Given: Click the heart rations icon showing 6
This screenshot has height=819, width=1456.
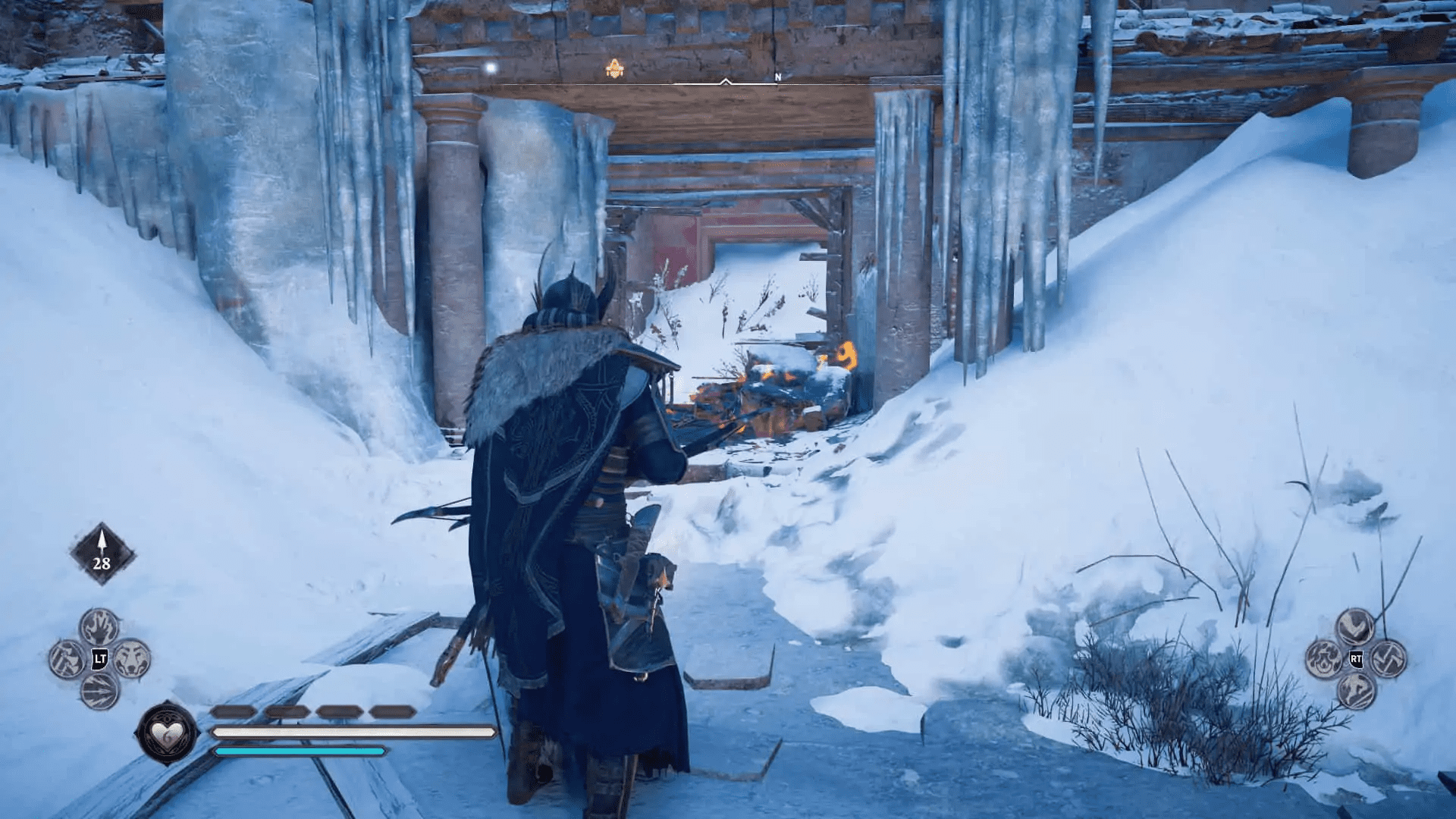Looking at the screenshot, I should pos(168,733).
